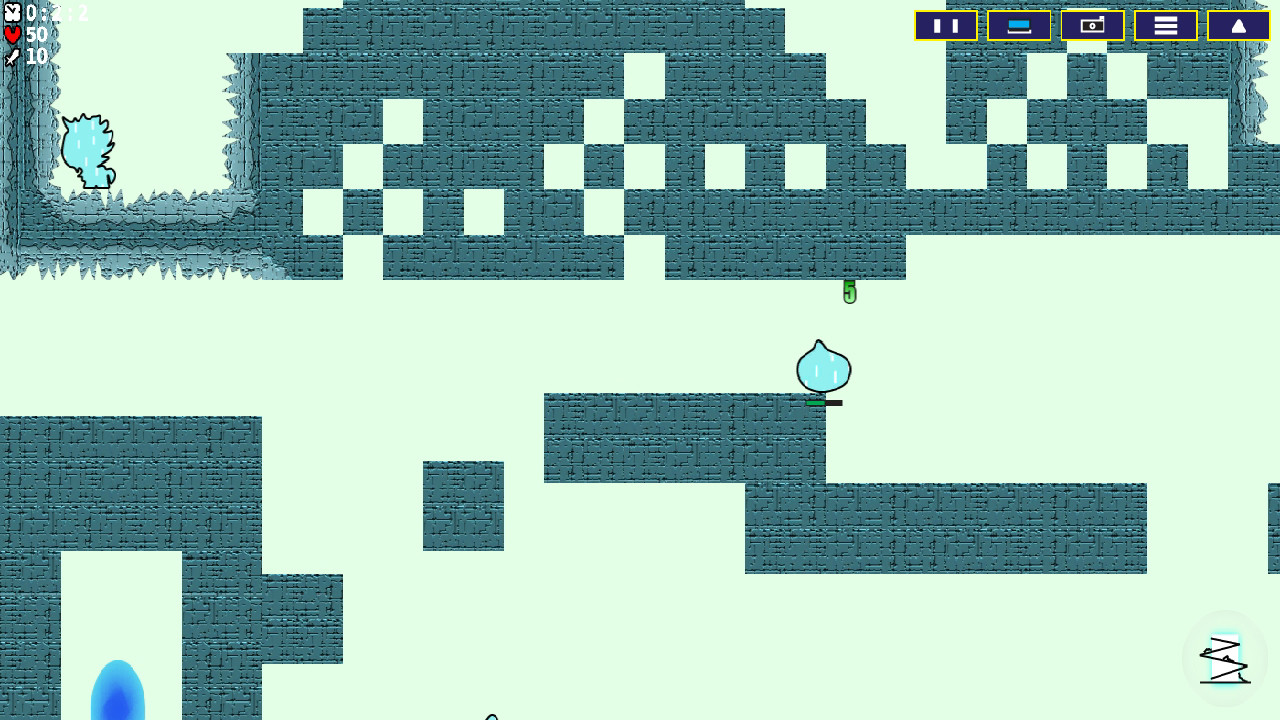The height and width of the screenshot is (720, 1280).
Task: Click the spiky enemy on the ledge
Action: point(88,150)
